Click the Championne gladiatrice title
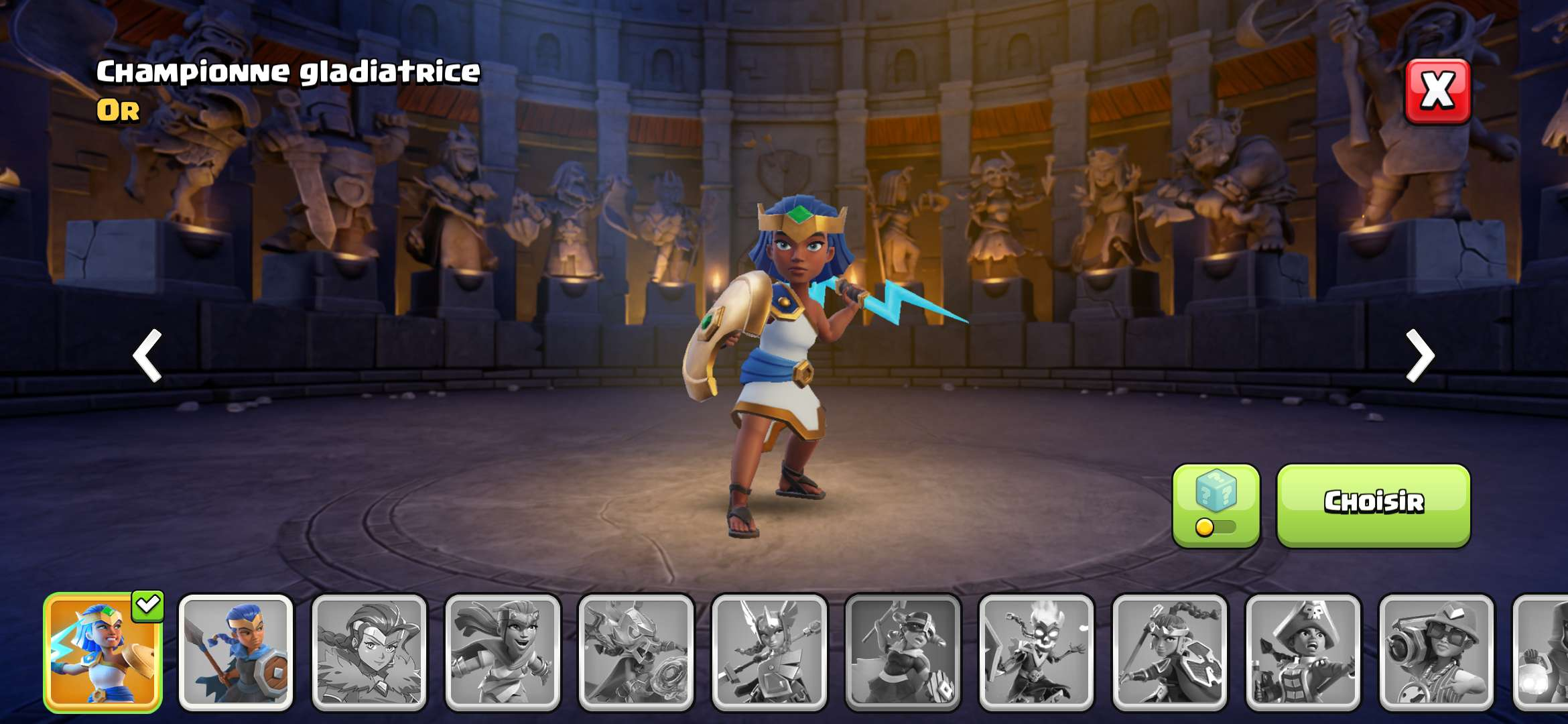Viewport: 1568px width, 724px height. point(288,72)
